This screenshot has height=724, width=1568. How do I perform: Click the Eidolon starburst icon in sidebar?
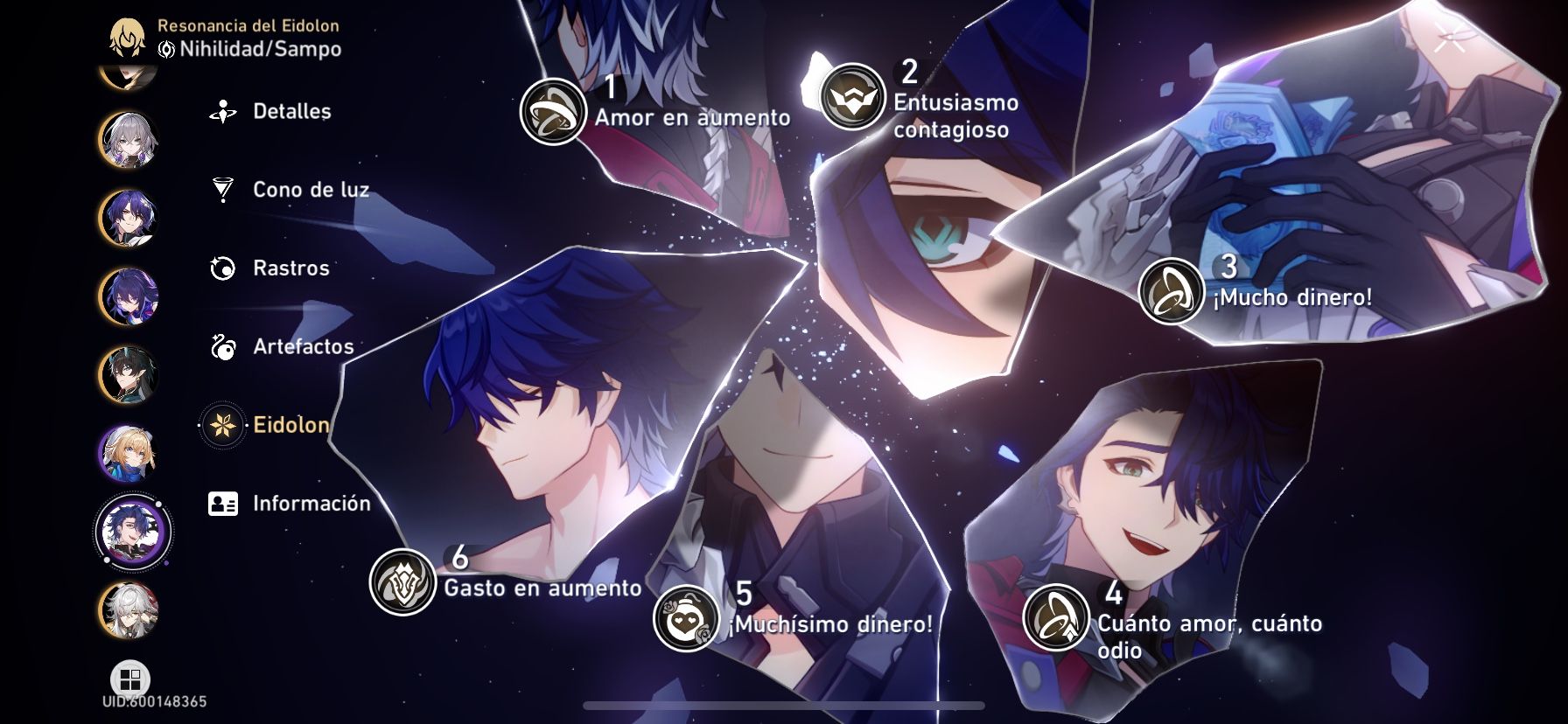pyautogui.click(x=224, y=425)
